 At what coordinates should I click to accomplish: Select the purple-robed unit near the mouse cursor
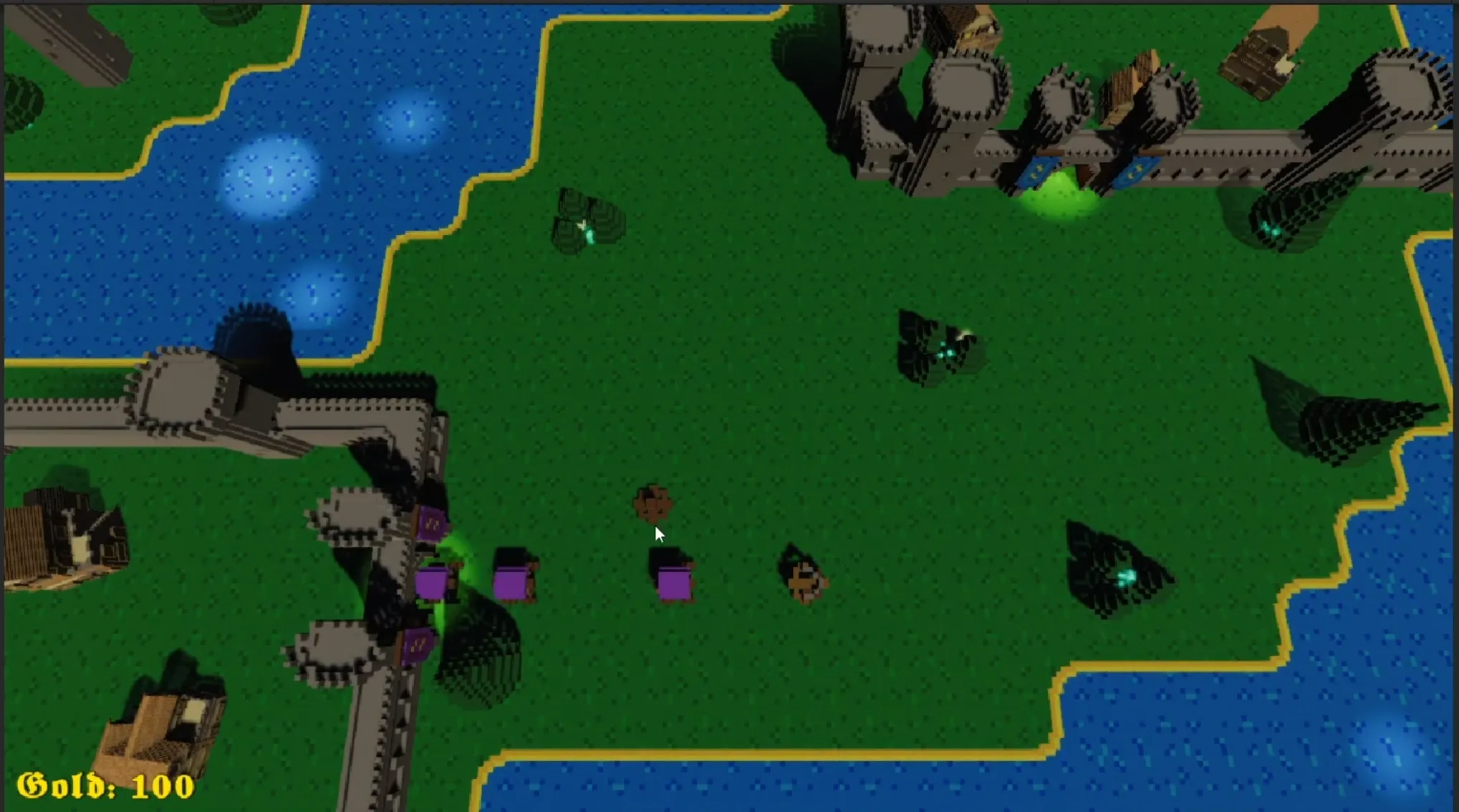pyautogui.click(x=673, y=580)
